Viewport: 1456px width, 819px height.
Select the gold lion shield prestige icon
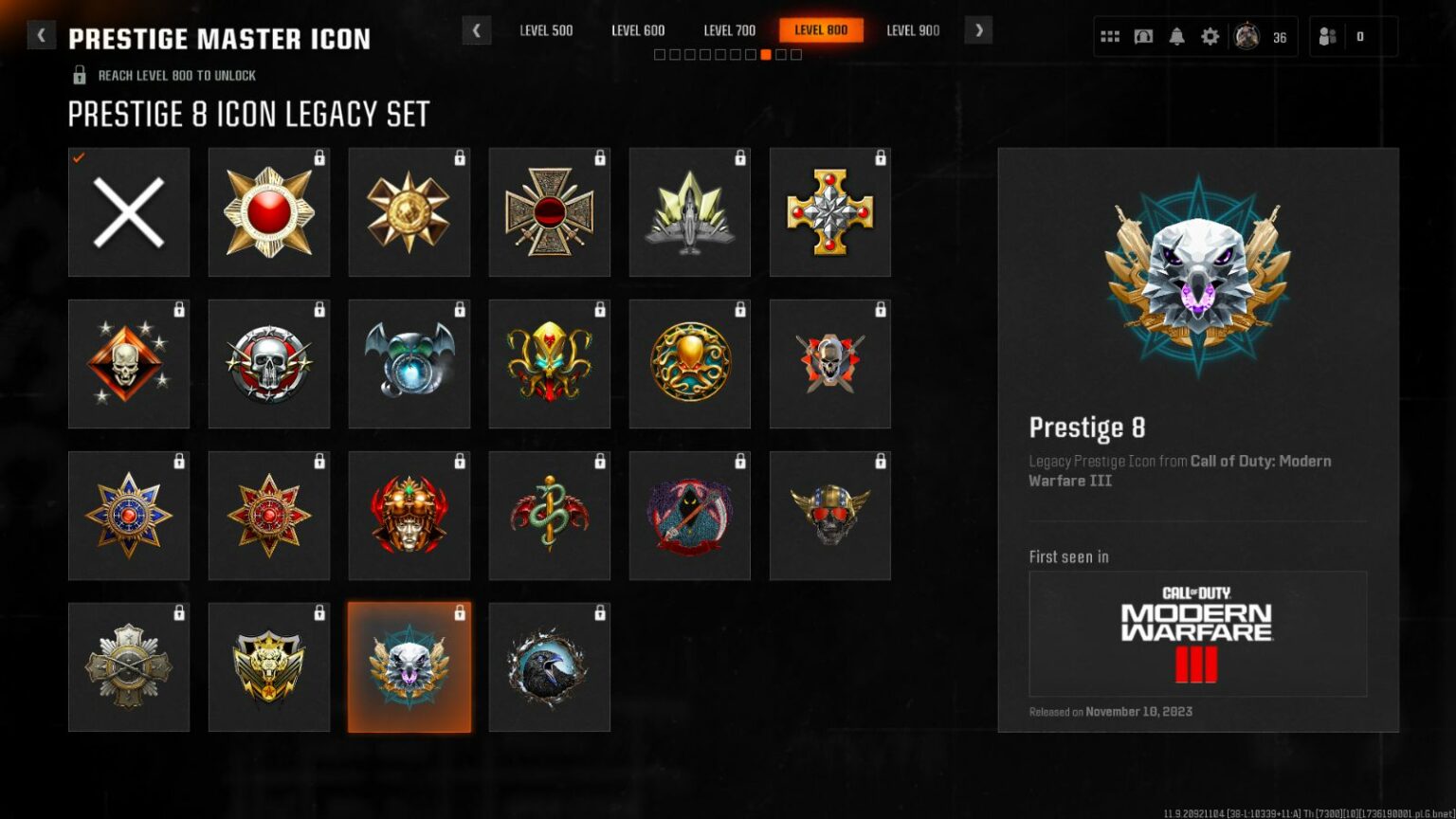[x=269, y=666]
